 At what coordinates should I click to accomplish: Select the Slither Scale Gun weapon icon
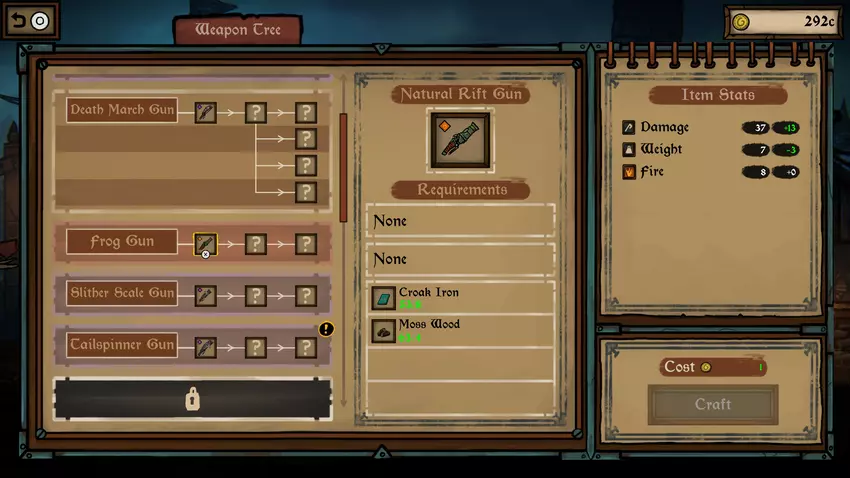[x=205, y=295]
